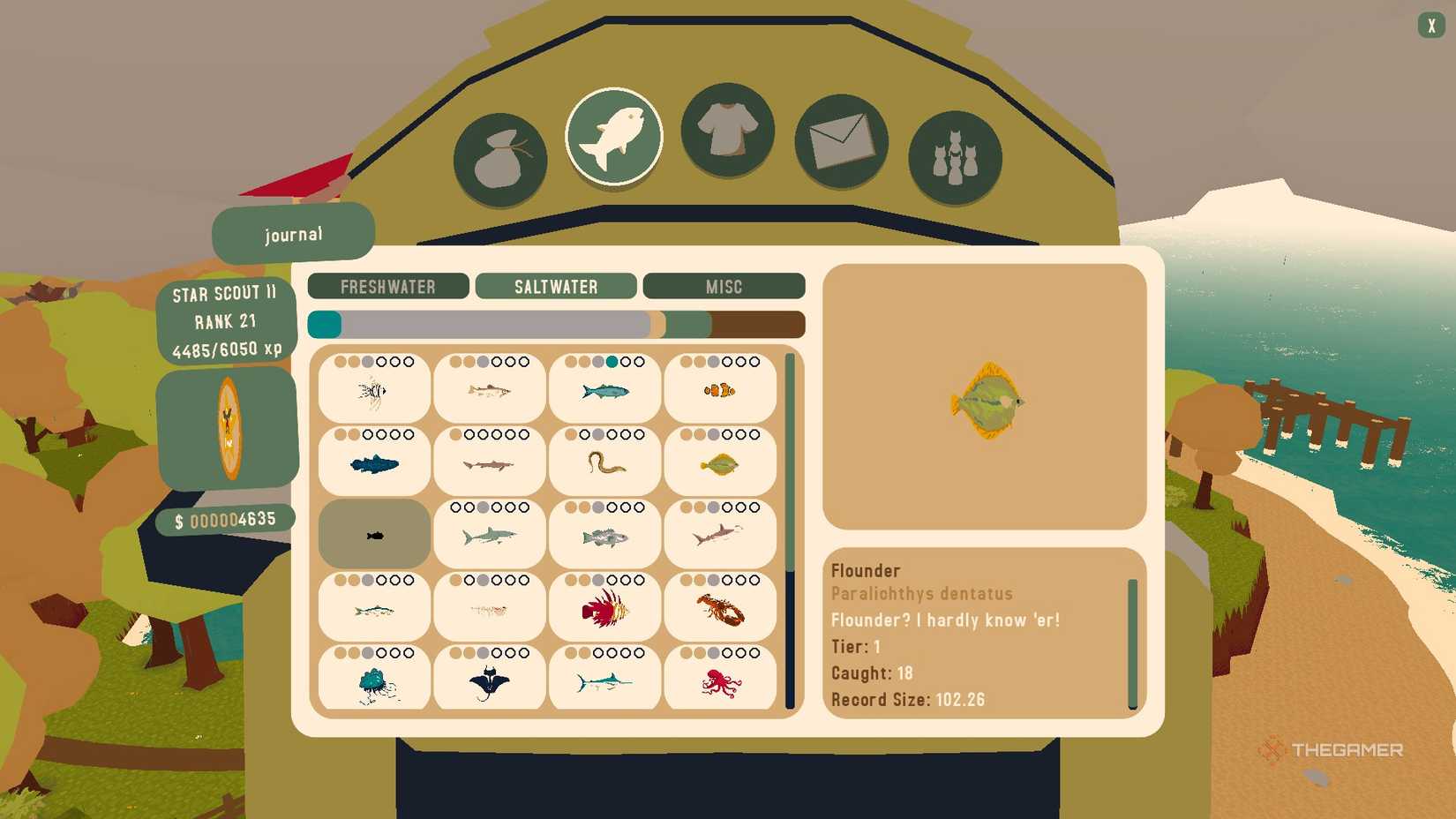Select the swordfish journal entry
The width and height of the screenshot is (1456, 819).
pyautogui.click(x=604, y=679)
